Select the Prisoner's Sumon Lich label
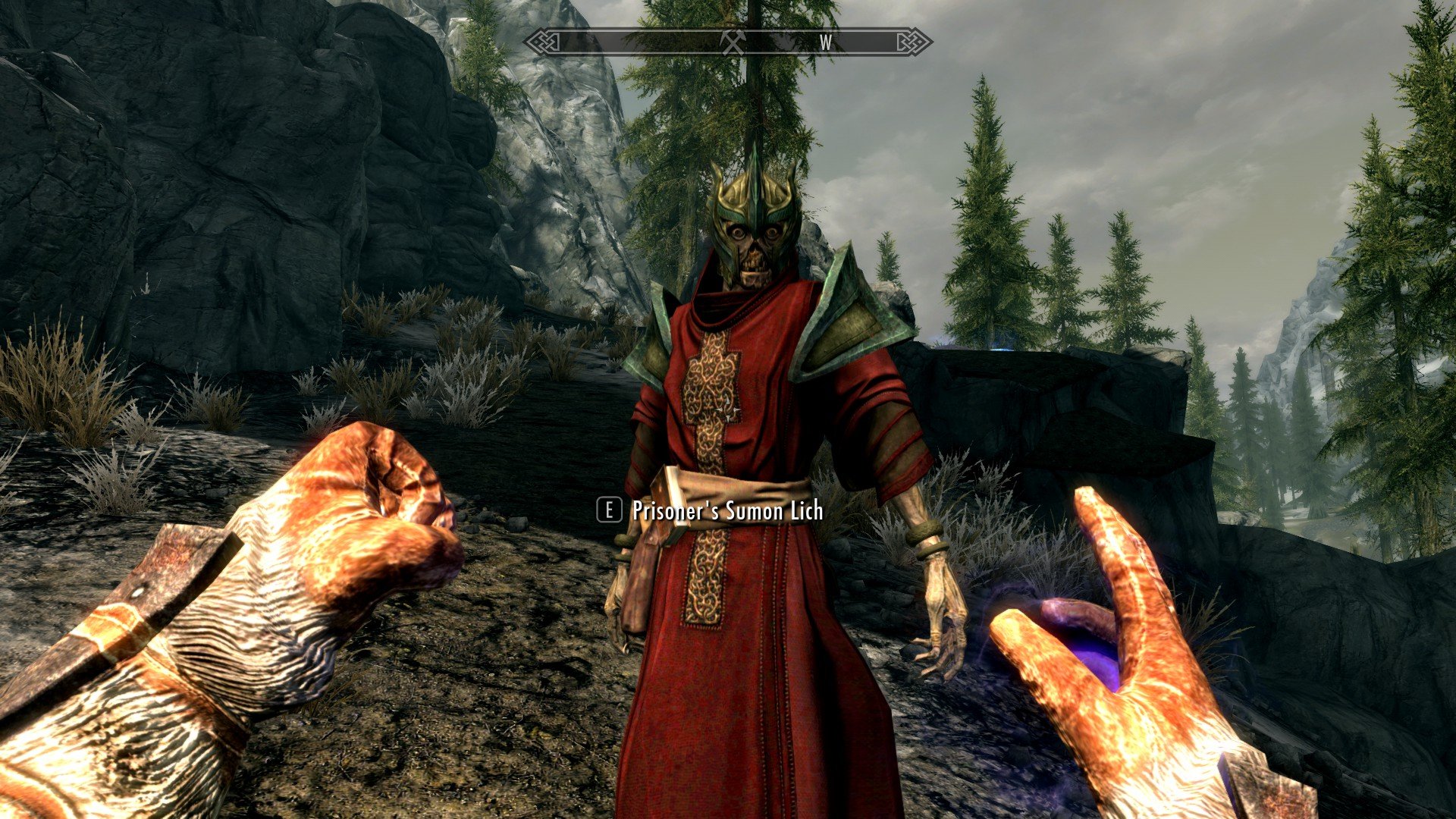1456x819 pixels. 724,513
